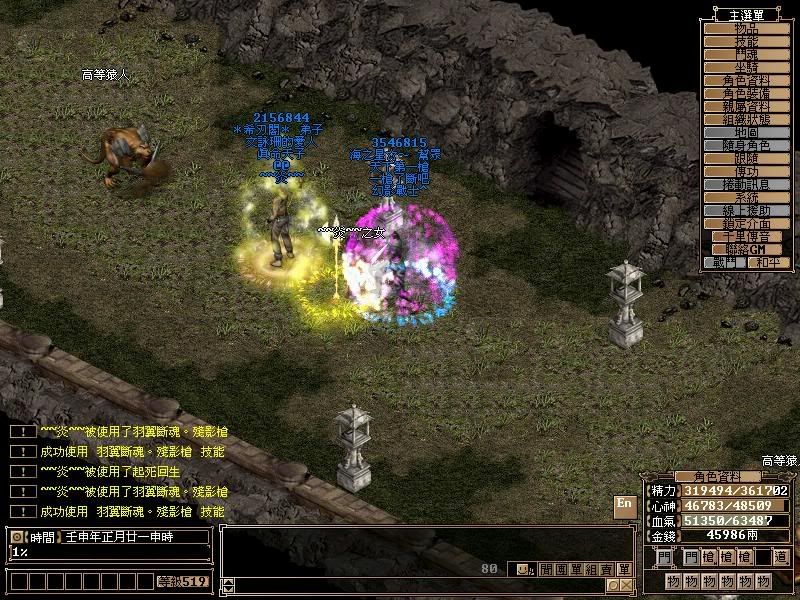Activate 跟隨 (follow) from the menu

coord(746,158)
